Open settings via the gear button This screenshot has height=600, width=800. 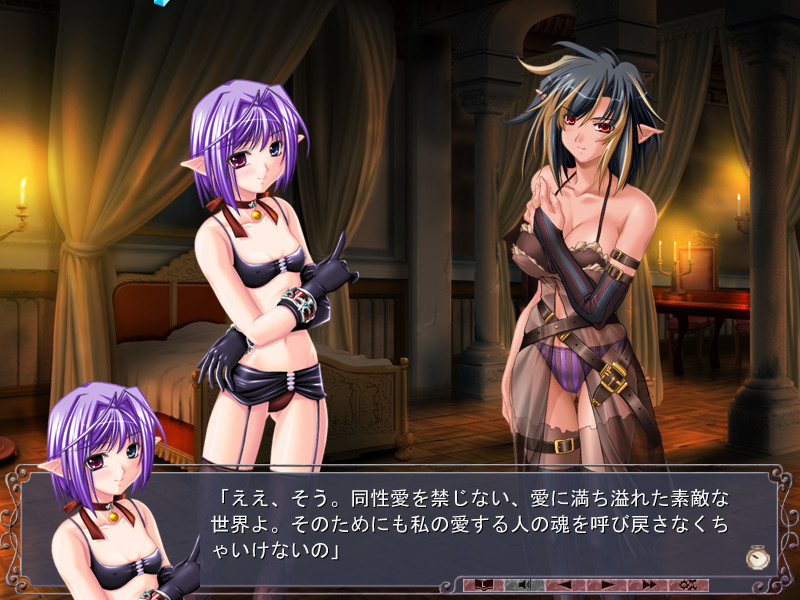pyautogui.click(x=688, y=584)
